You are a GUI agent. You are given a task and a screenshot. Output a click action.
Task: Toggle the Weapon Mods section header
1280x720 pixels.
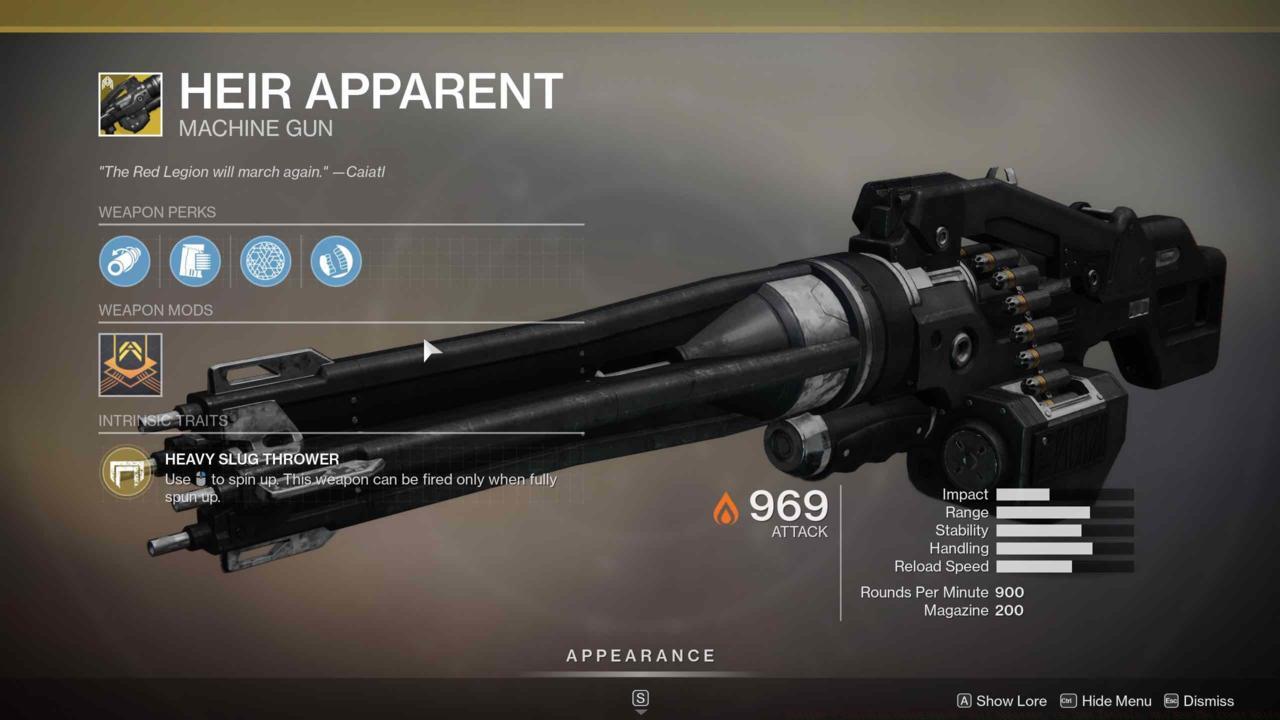point(155,310)
